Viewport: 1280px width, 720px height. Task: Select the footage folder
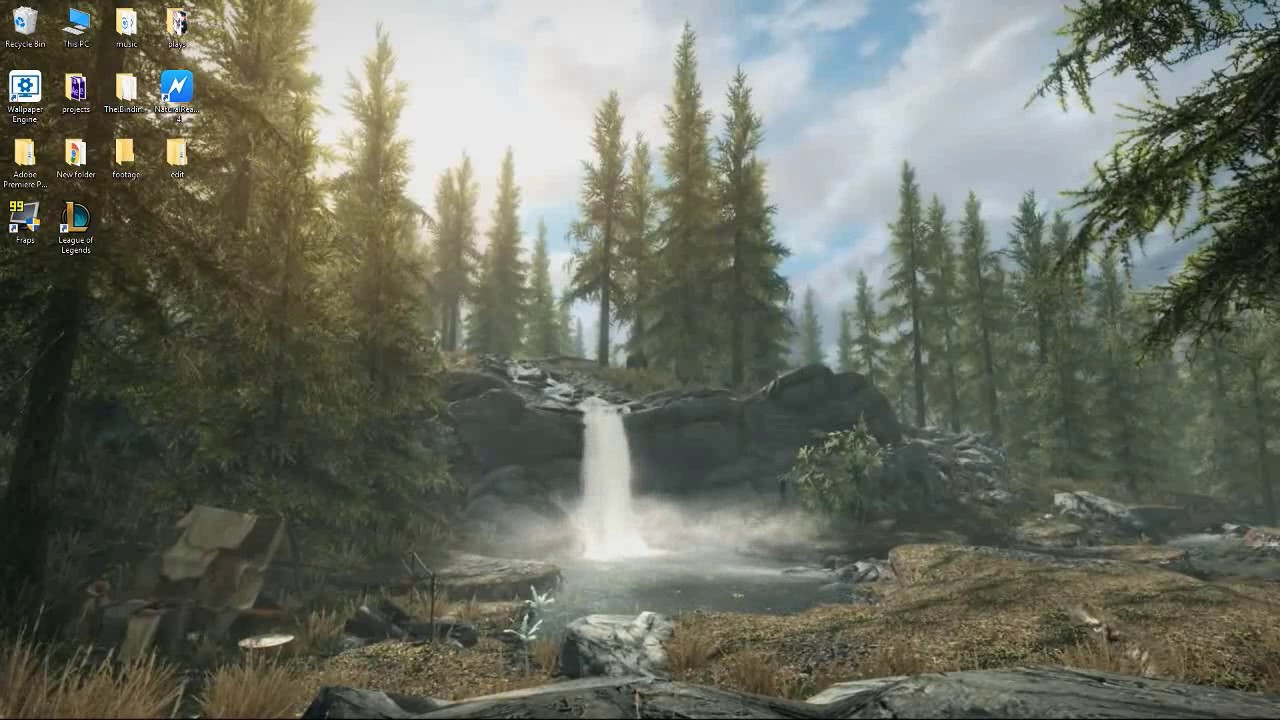pyautogui.click(x=125, y=150)
